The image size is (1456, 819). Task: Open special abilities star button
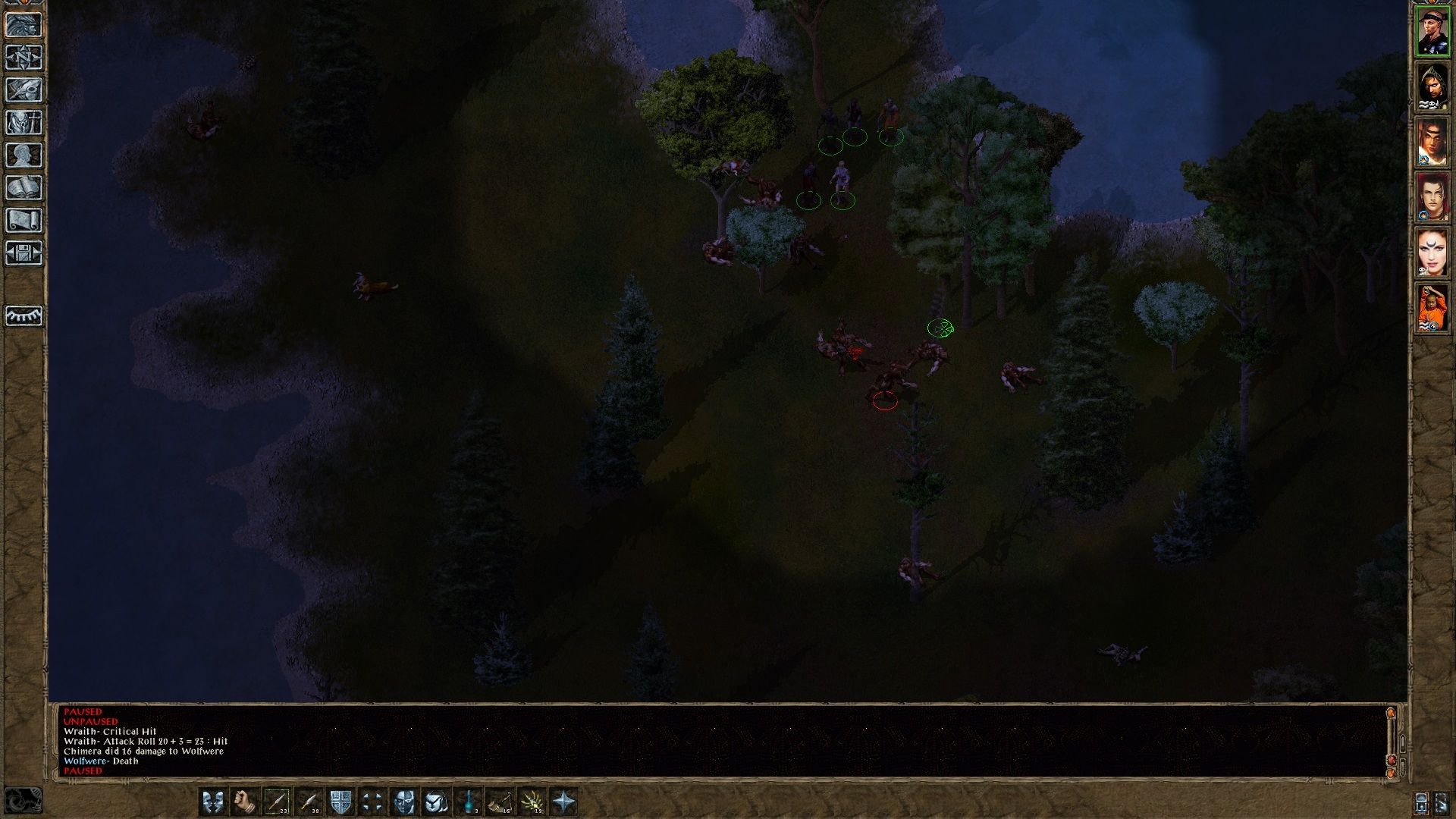pyautogui.click(x=564, y=801)
